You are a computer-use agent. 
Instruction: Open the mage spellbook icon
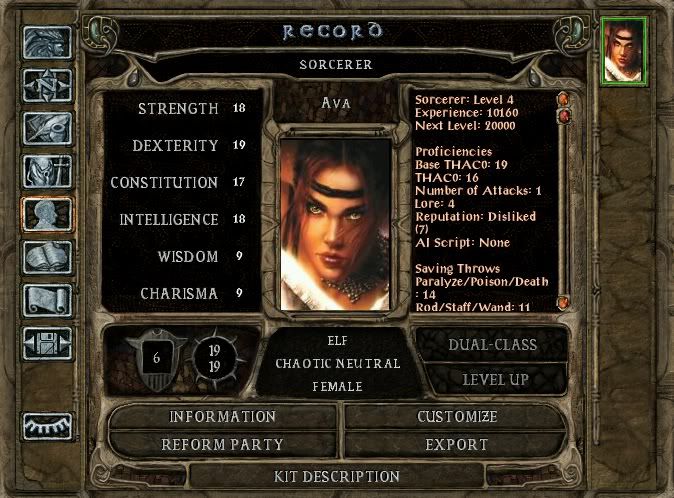tap(47, 257)
